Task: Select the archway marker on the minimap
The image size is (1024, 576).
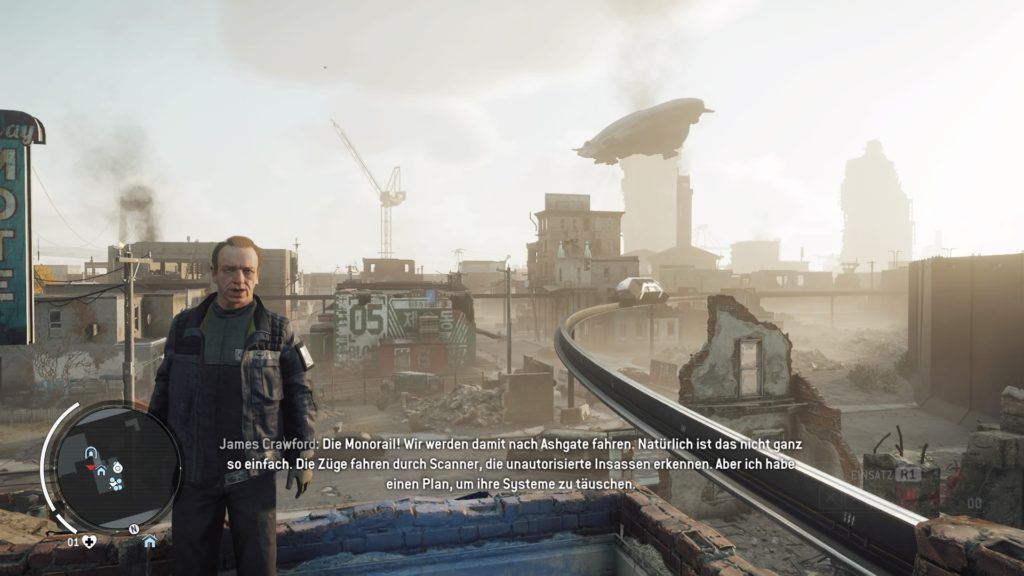Action: coord(91,453)
